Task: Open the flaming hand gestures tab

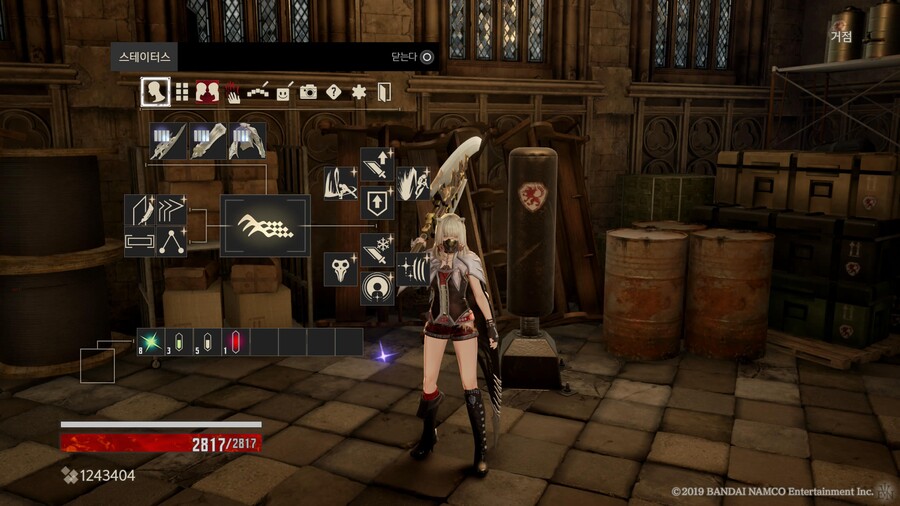Action: tap(232, 92)
